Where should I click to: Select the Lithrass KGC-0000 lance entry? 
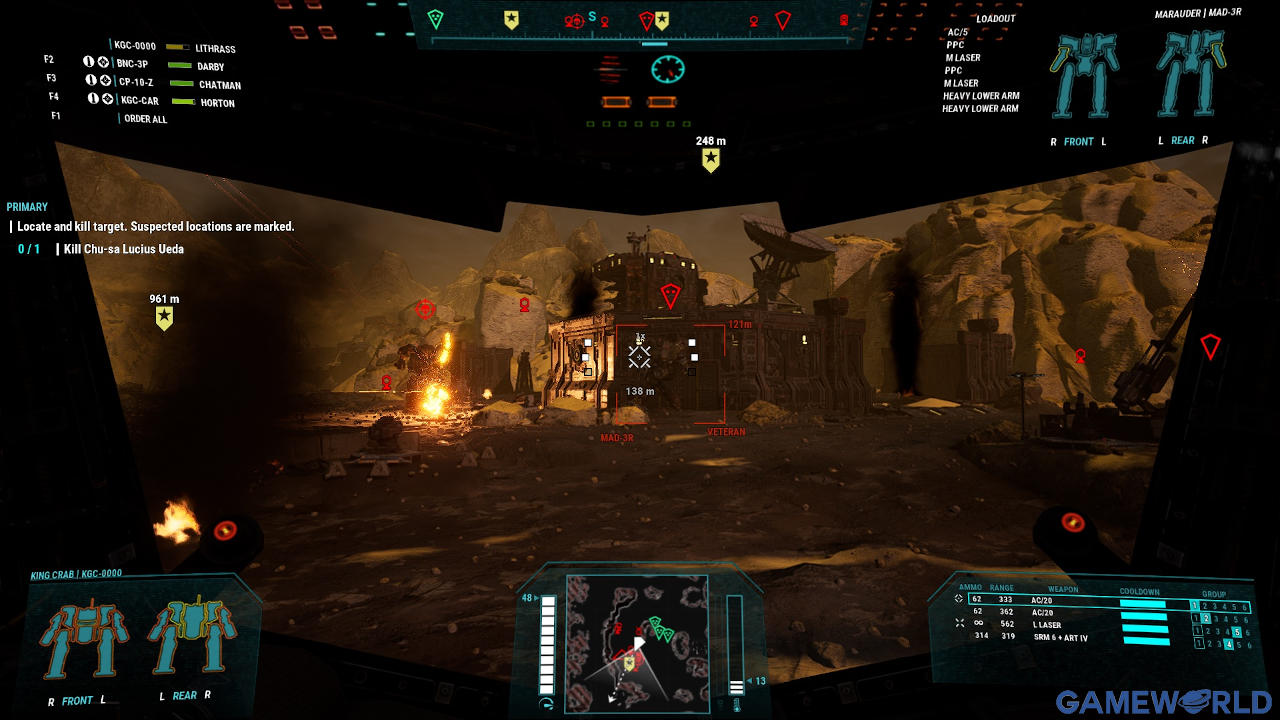(x=215, y=48)
